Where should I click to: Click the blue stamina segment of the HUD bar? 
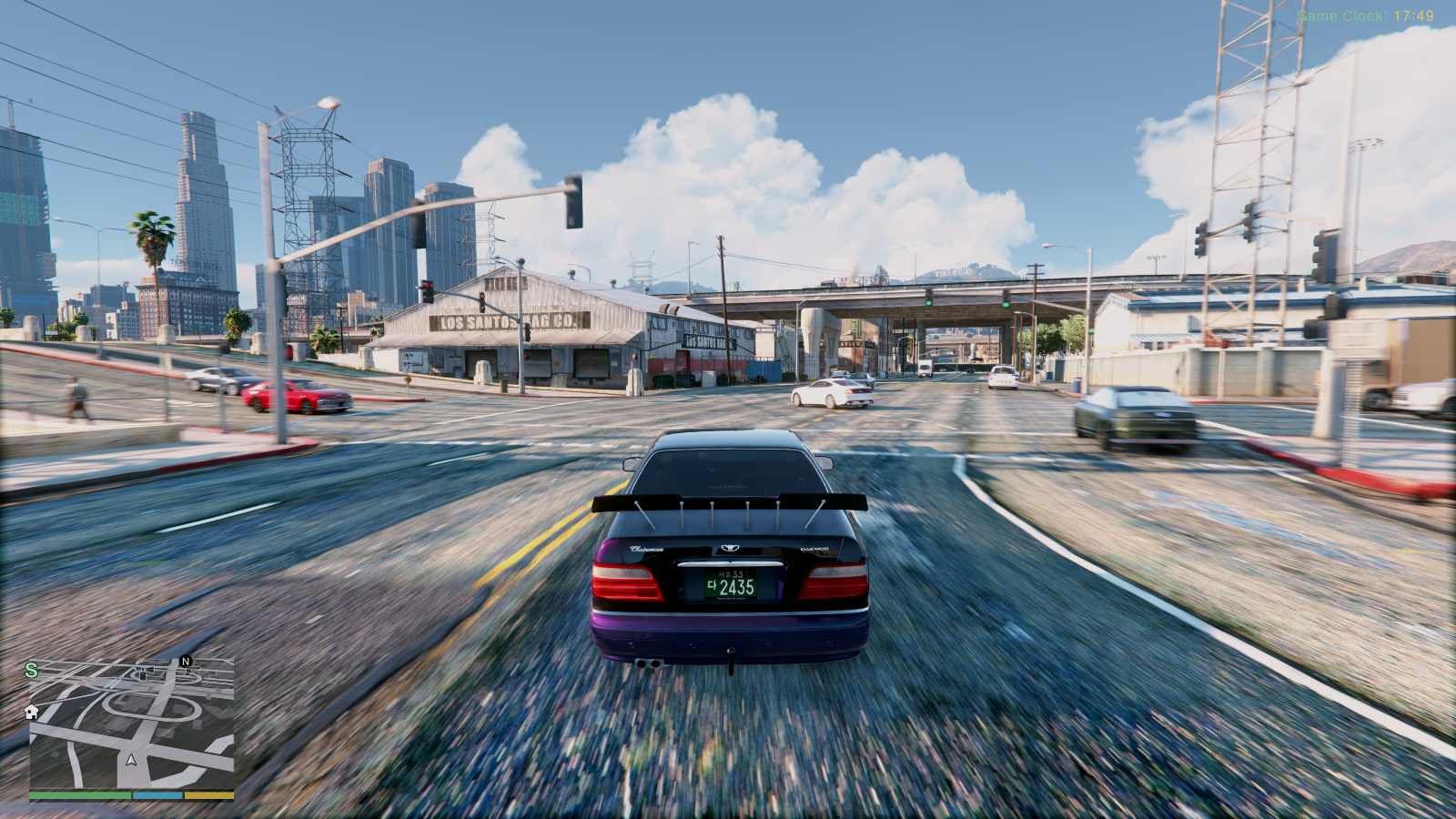(x=159, y=794)
